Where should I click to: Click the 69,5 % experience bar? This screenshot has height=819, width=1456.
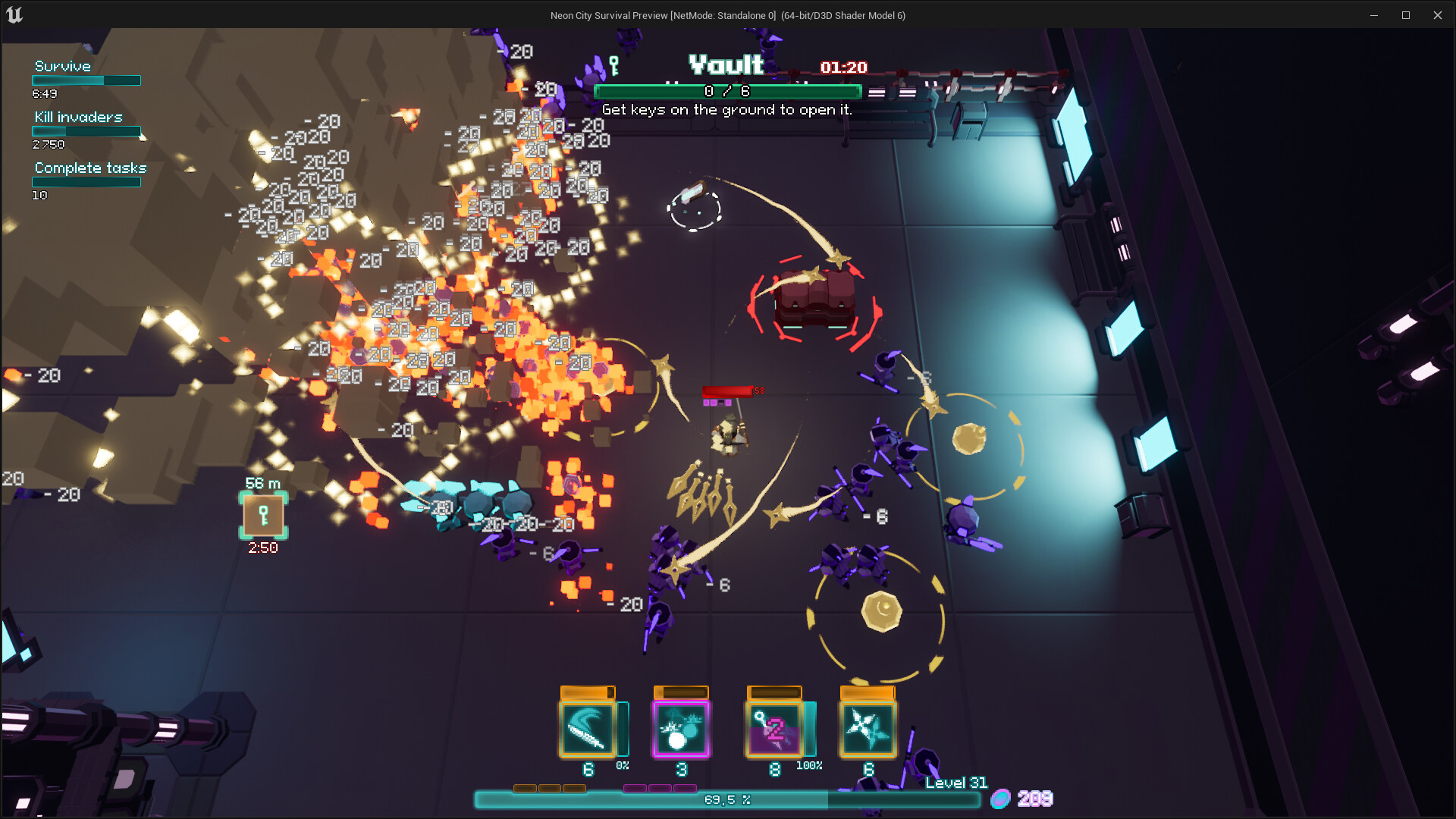coord(726,799)
